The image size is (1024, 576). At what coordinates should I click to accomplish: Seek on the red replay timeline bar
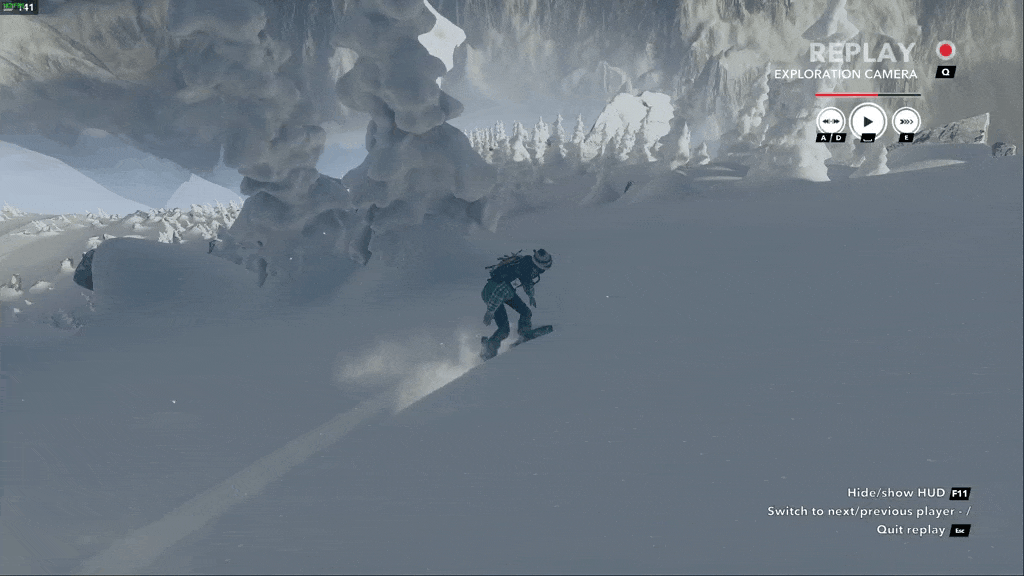pyautogui.click(x=866, y=95)
